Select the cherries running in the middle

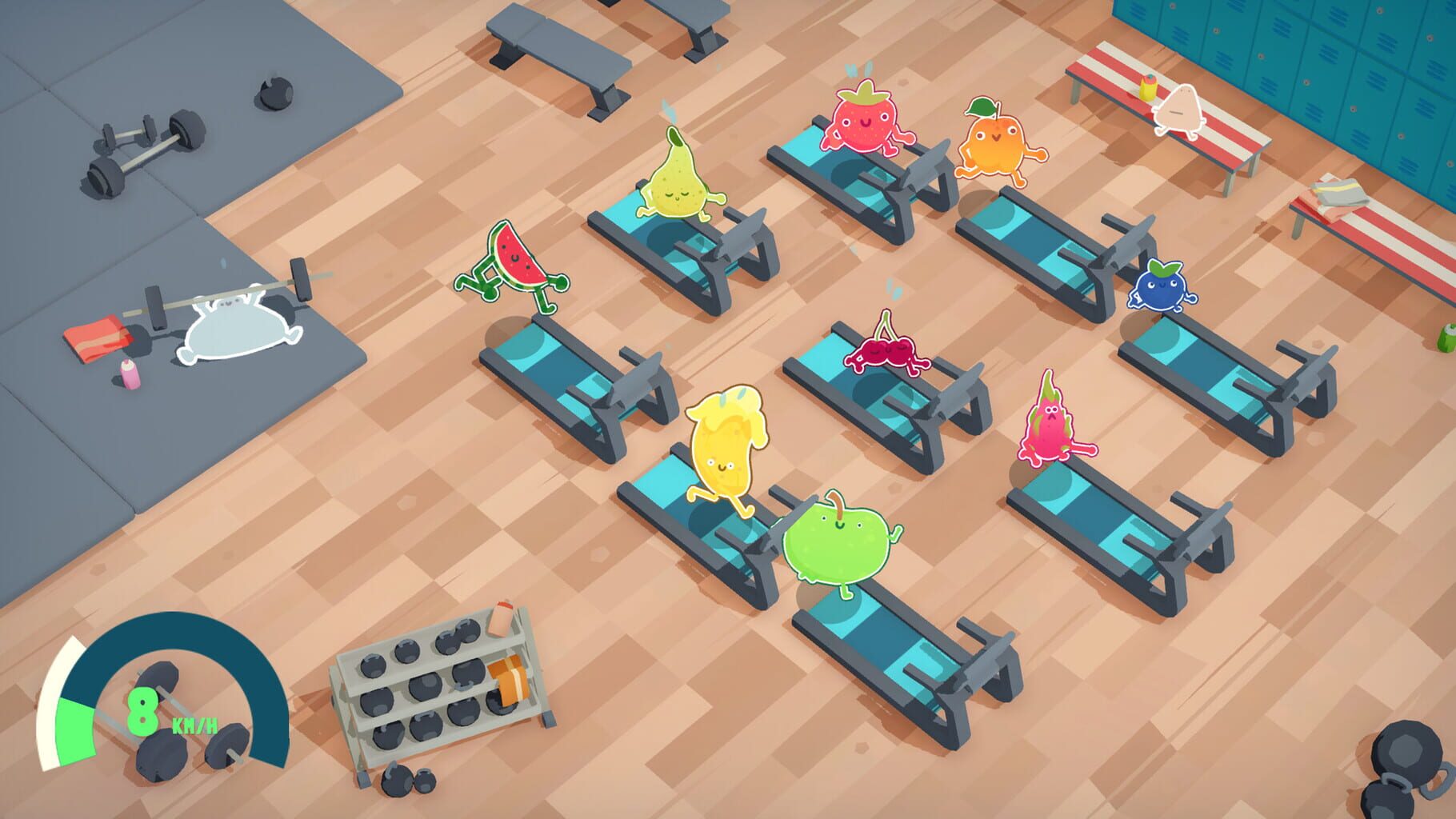tap(884, 352)
